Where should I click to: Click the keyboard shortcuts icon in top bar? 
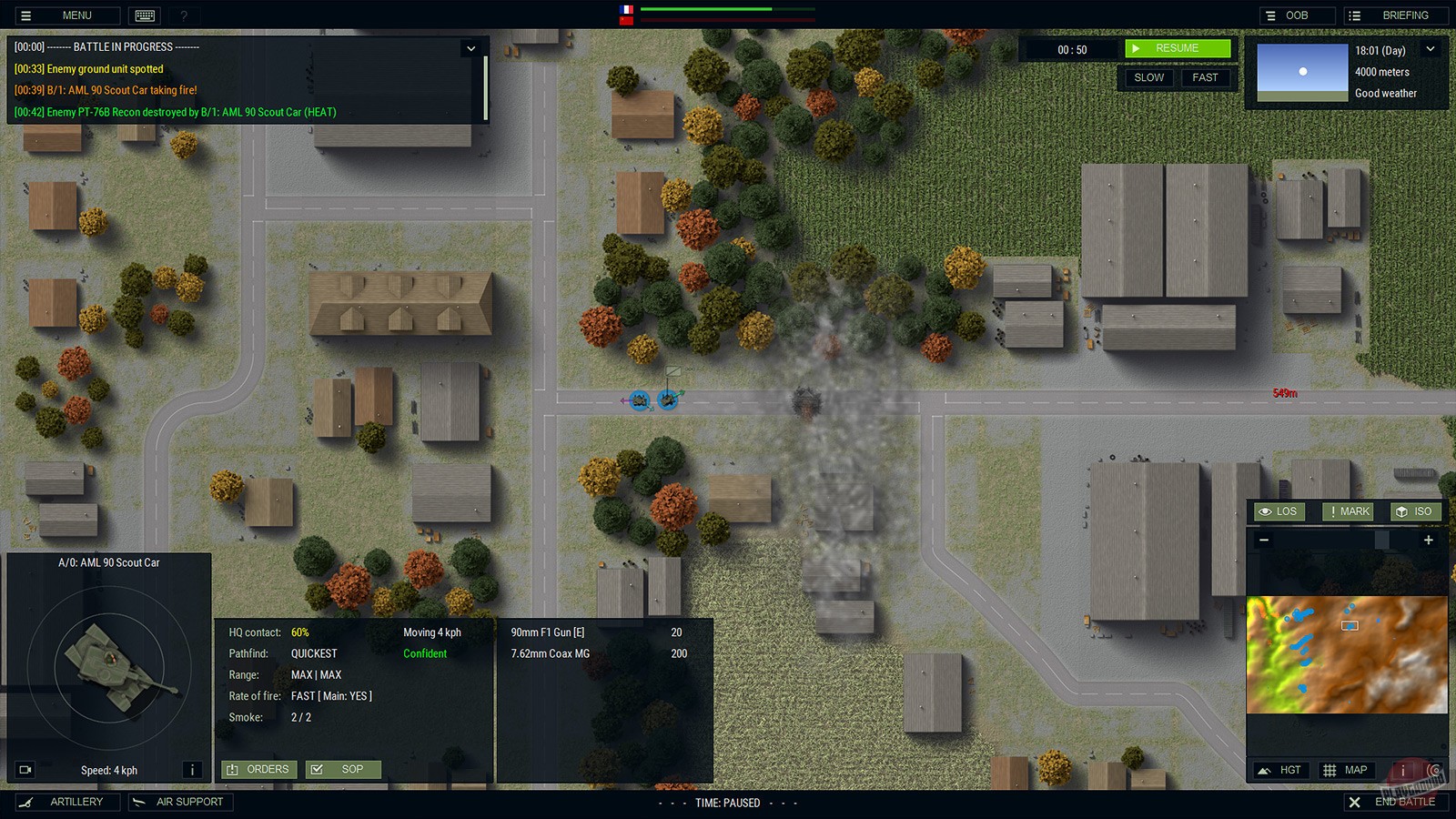(144, 15)
